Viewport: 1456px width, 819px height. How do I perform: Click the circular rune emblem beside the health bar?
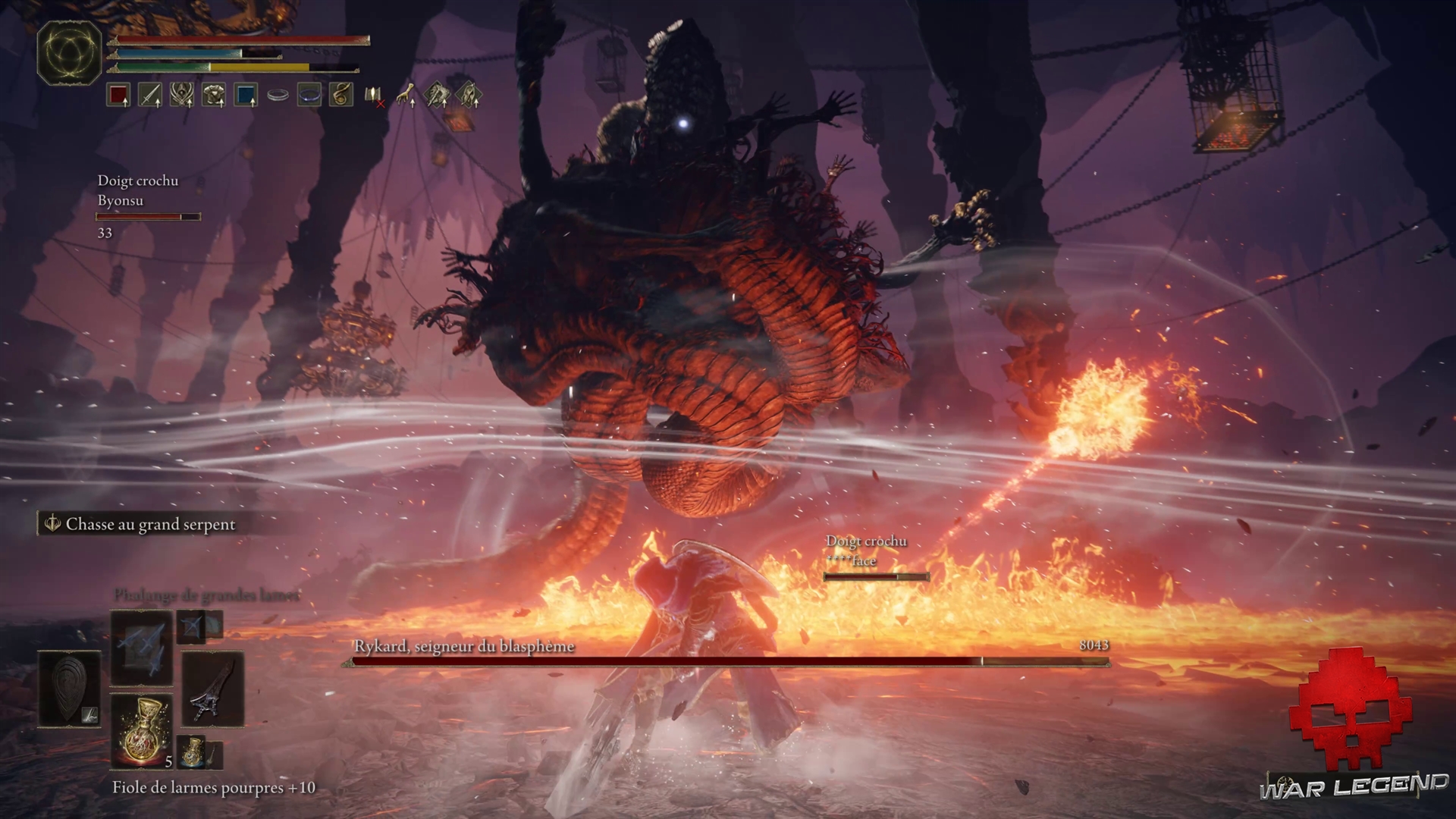pos(69,52)
